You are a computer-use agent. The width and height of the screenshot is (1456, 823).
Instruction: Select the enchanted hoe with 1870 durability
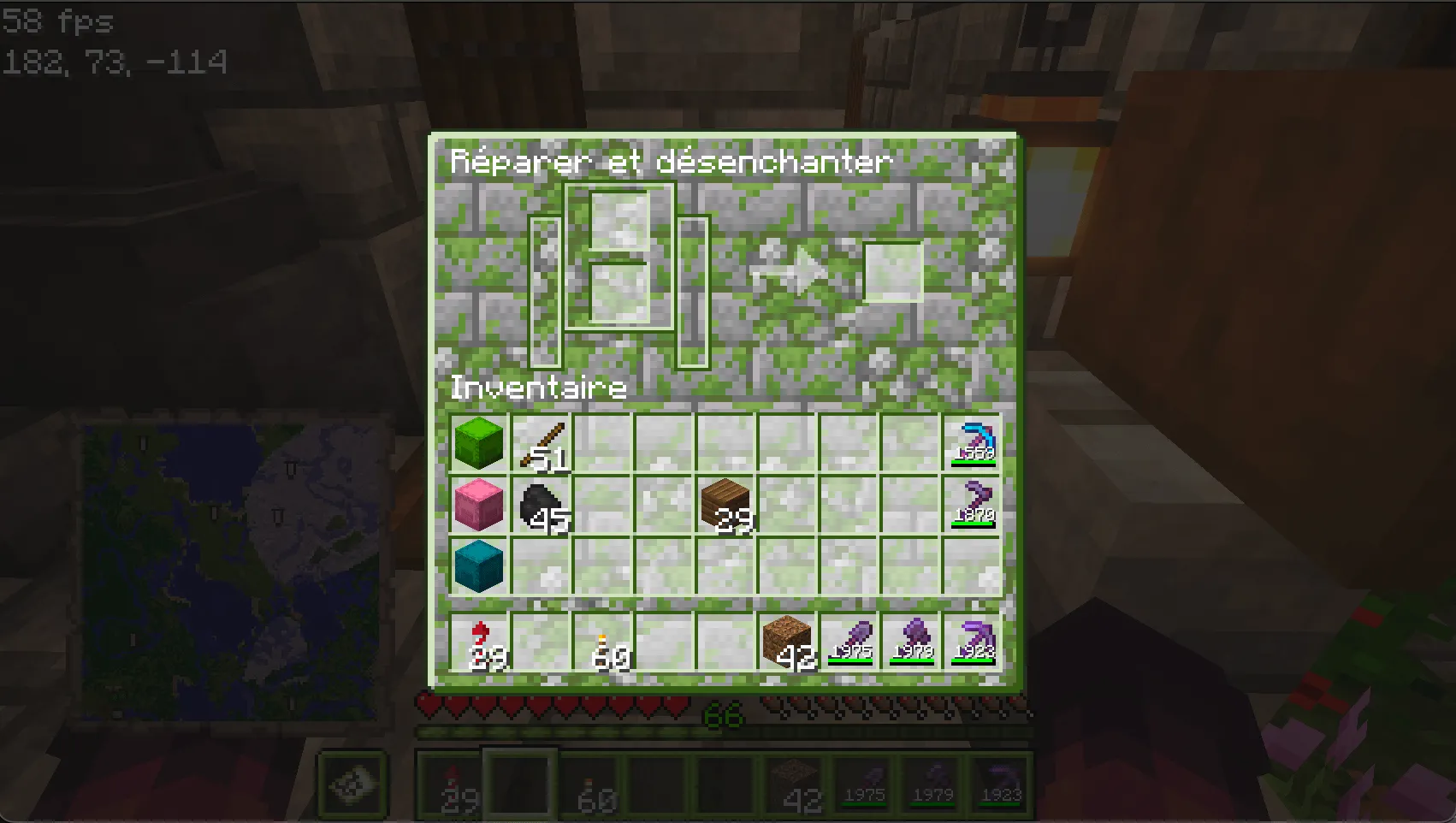(975, 505)
